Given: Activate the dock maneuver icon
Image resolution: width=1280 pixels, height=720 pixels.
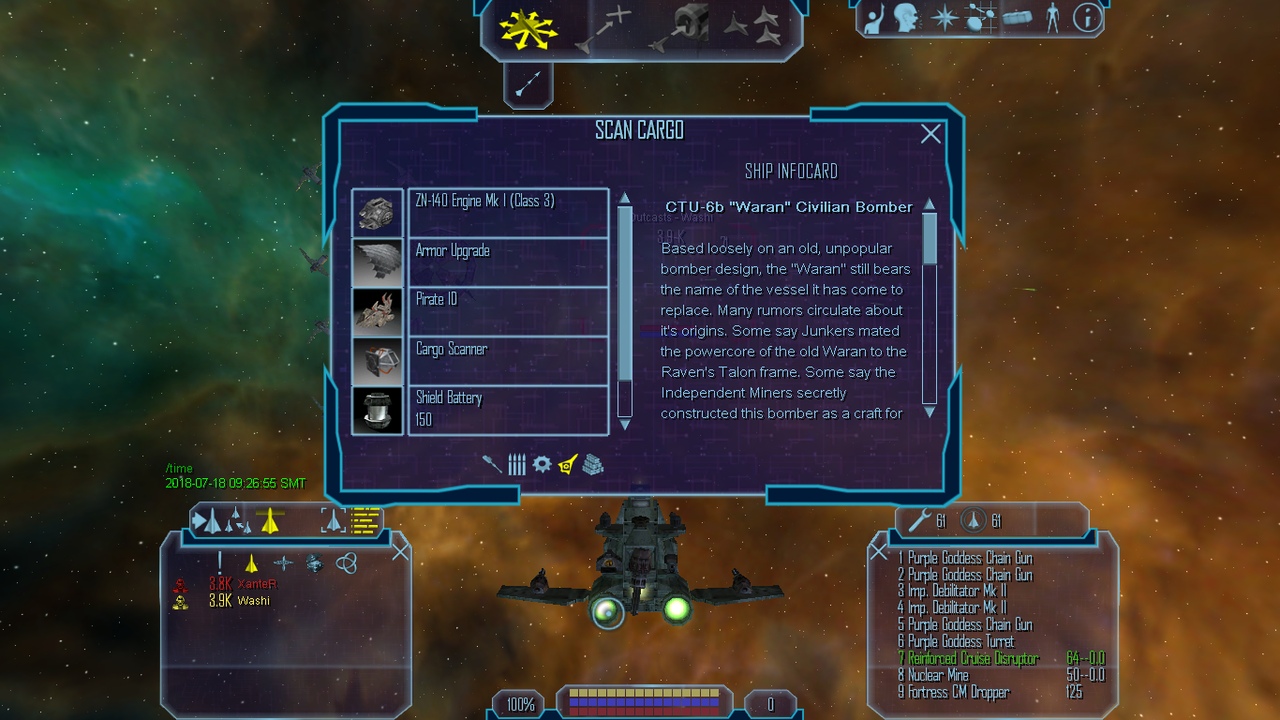Looking at the screenshot, I should tap(680, 27).
